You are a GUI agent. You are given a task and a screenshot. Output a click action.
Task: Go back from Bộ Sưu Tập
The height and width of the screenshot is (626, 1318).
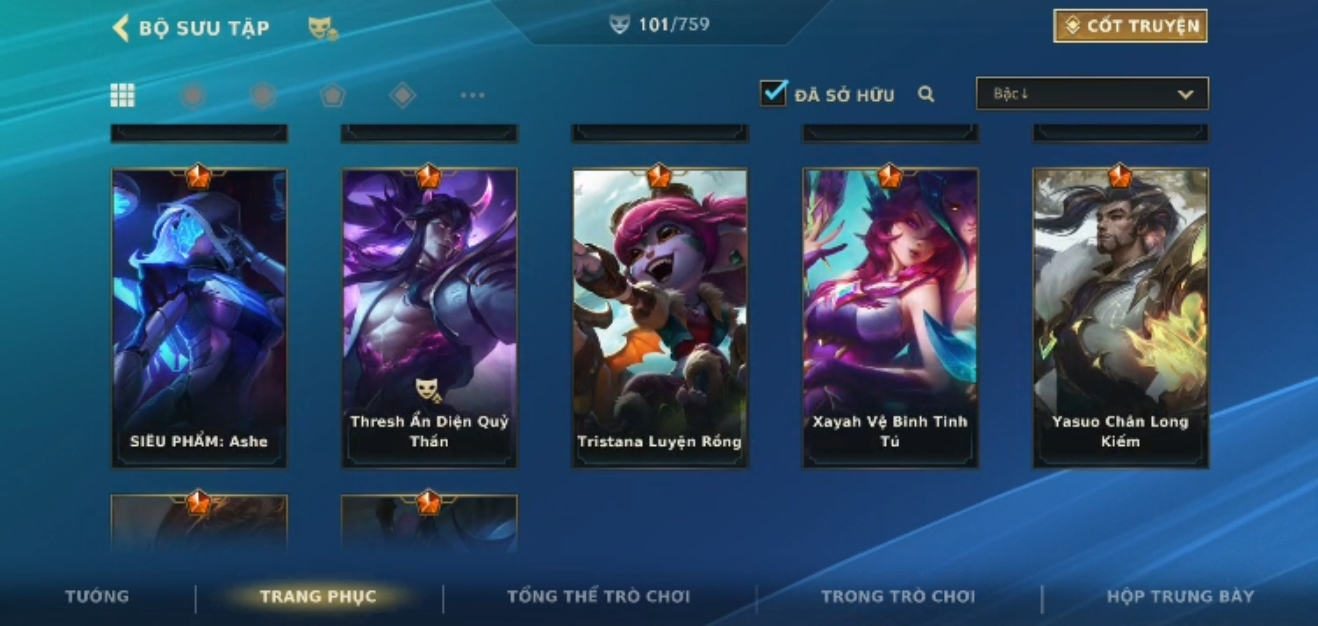121,28
